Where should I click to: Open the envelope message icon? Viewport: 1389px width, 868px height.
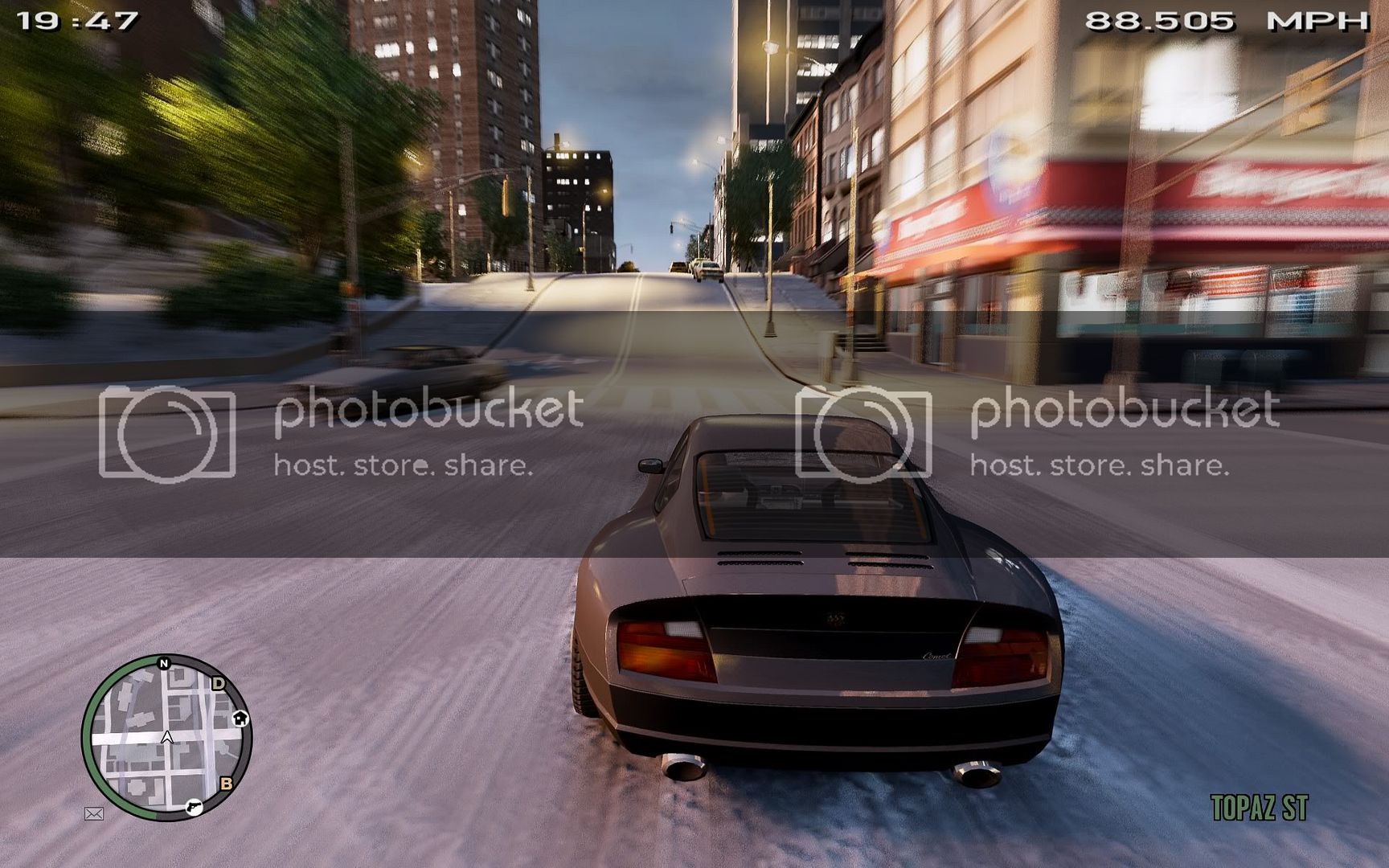(x=94, y=814)
